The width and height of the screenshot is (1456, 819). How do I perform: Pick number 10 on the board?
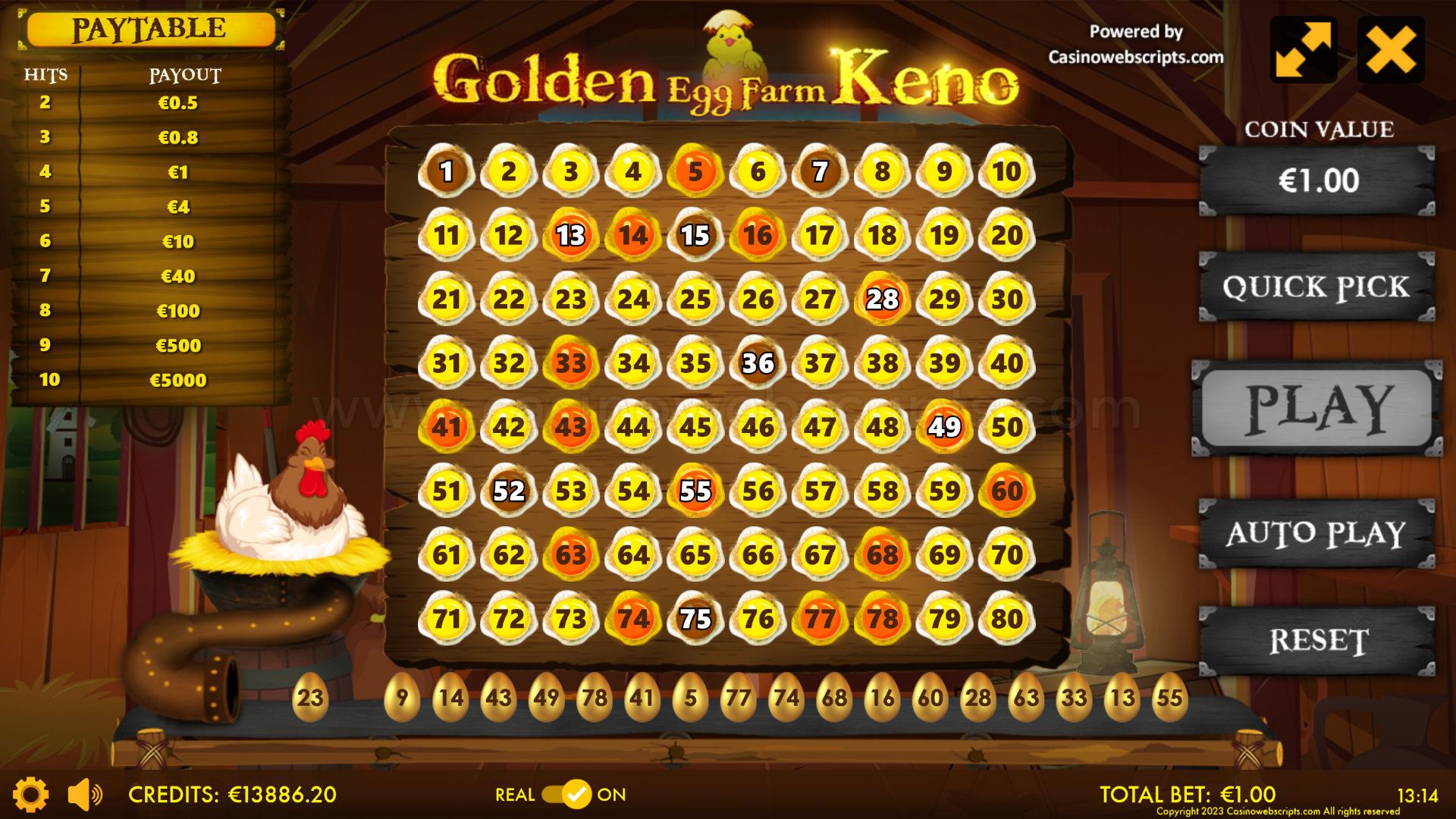1006,171
